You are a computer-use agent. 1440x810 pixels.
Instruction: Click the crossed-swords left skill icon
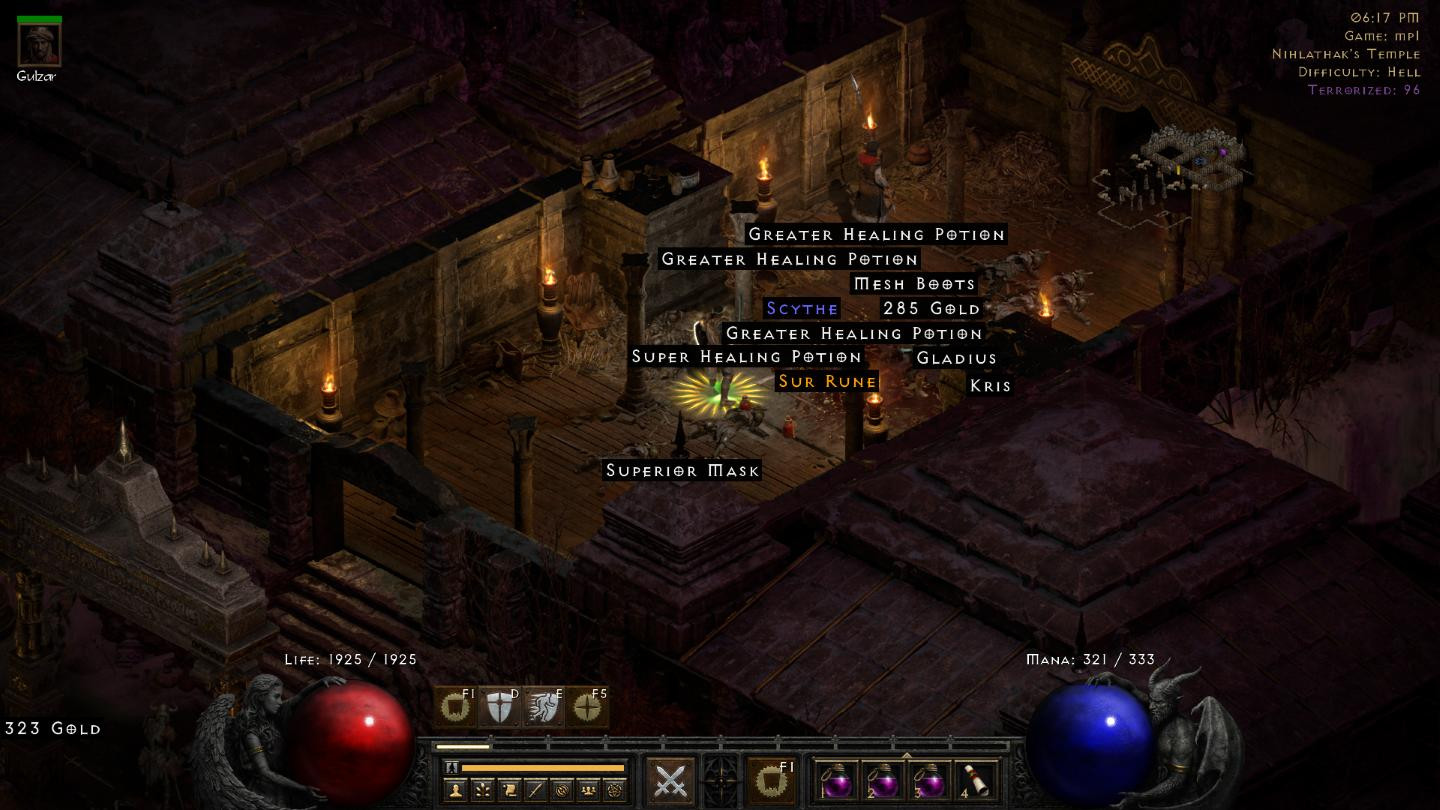(669, 779)
